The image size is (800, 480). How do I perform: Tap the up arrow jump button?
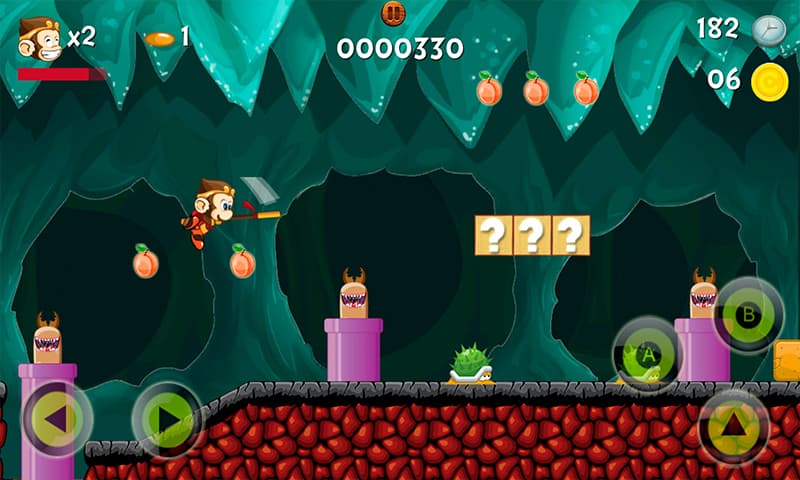pos(734,426)
